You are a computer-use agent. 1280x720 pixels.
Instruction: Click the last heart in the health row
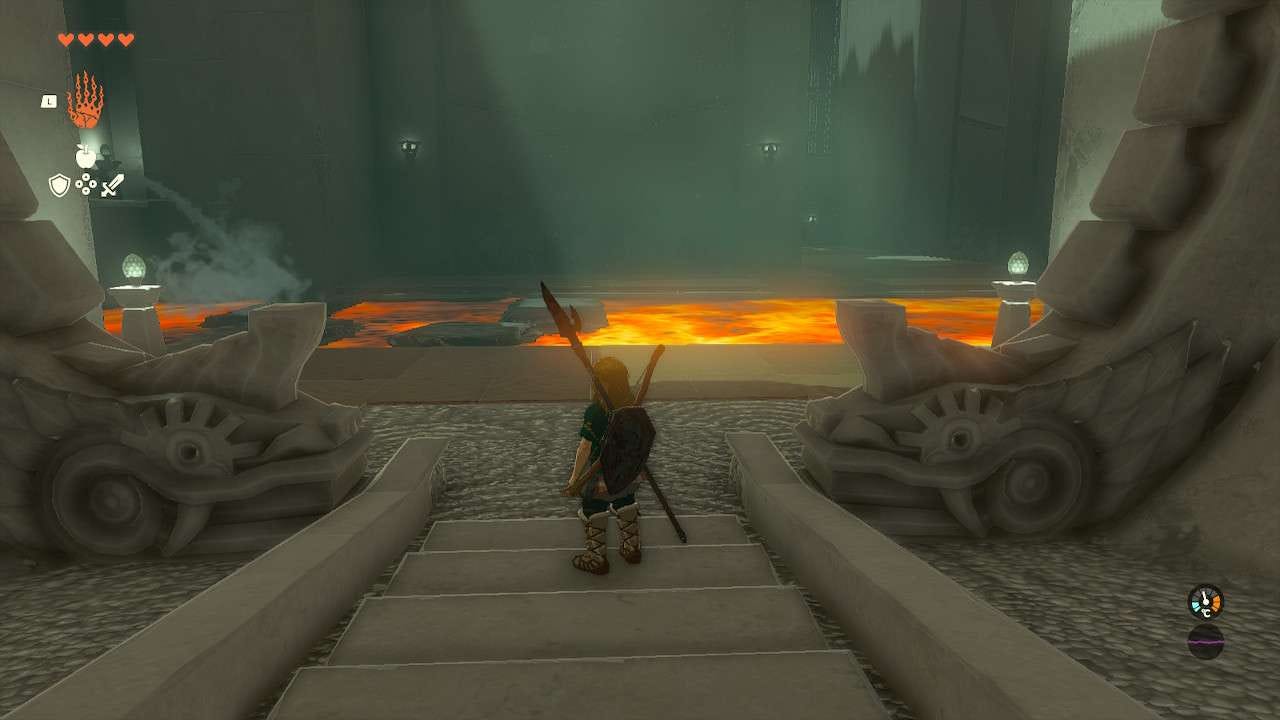coord(126,38)
